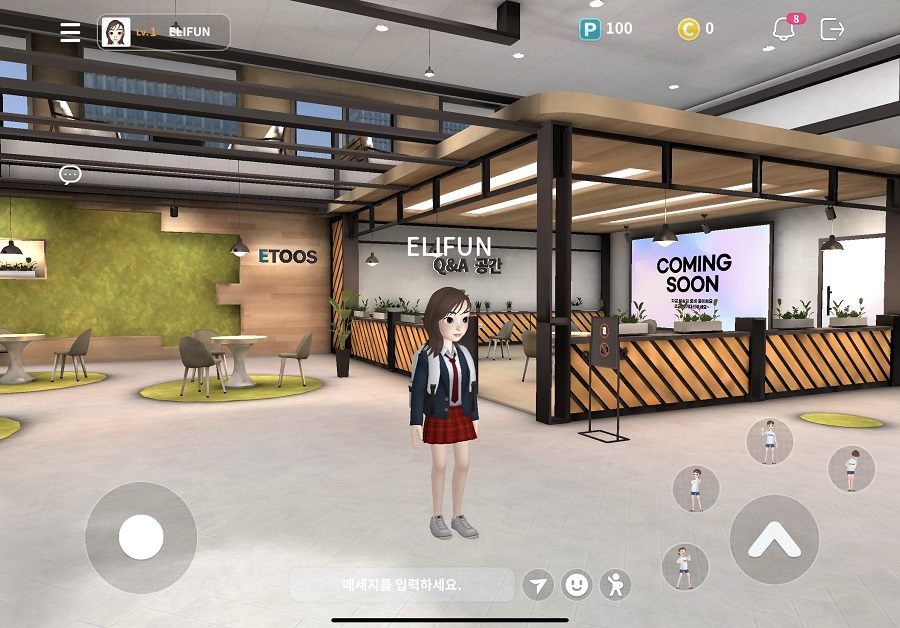
Task: Trigger the bowing emote
Action: click(x=851, y=468)
